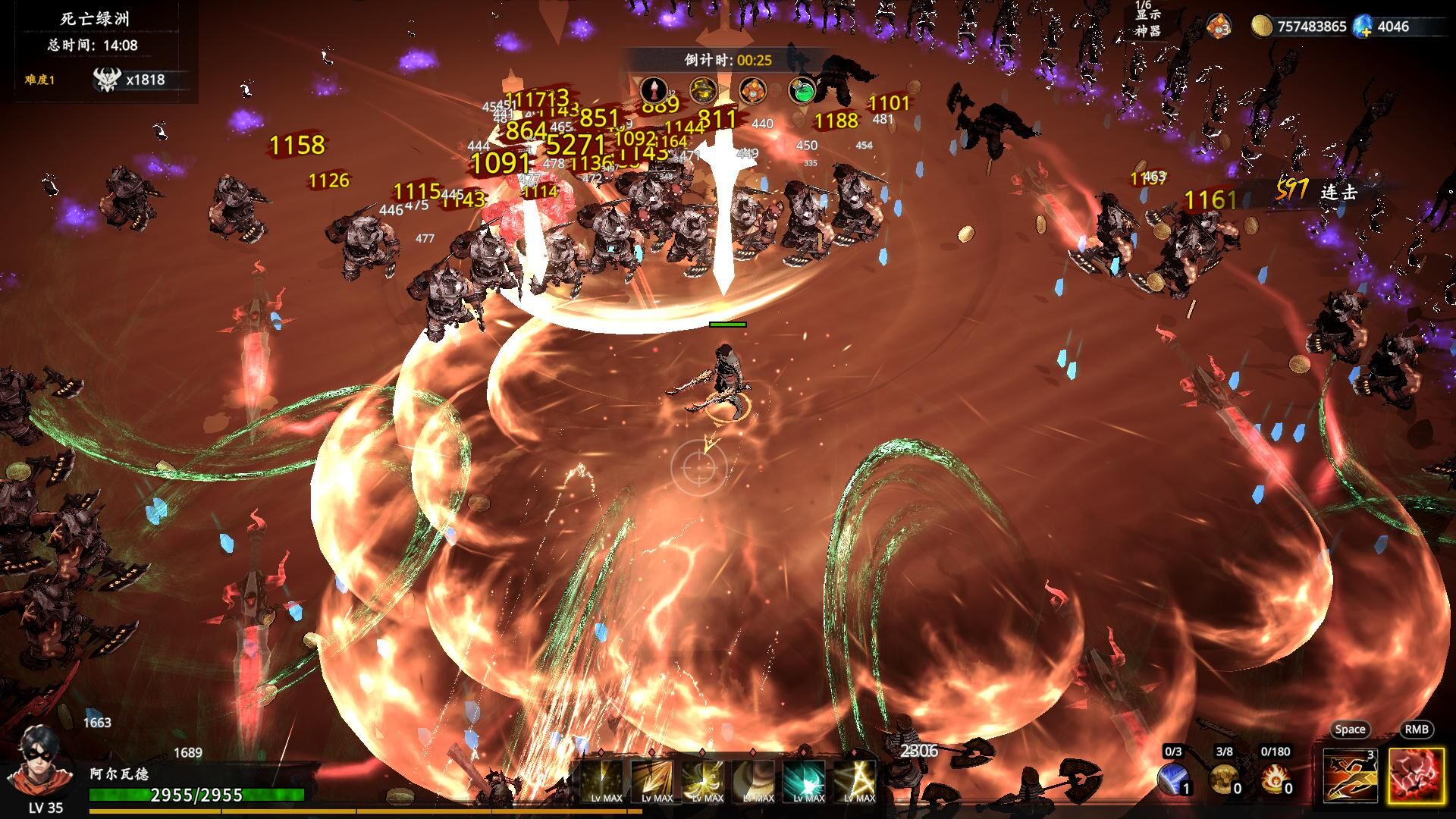This screenshot has height=819, width=1456.
Task: Use the golden honeycomb orb icon
Action: tap(1223, 779)
